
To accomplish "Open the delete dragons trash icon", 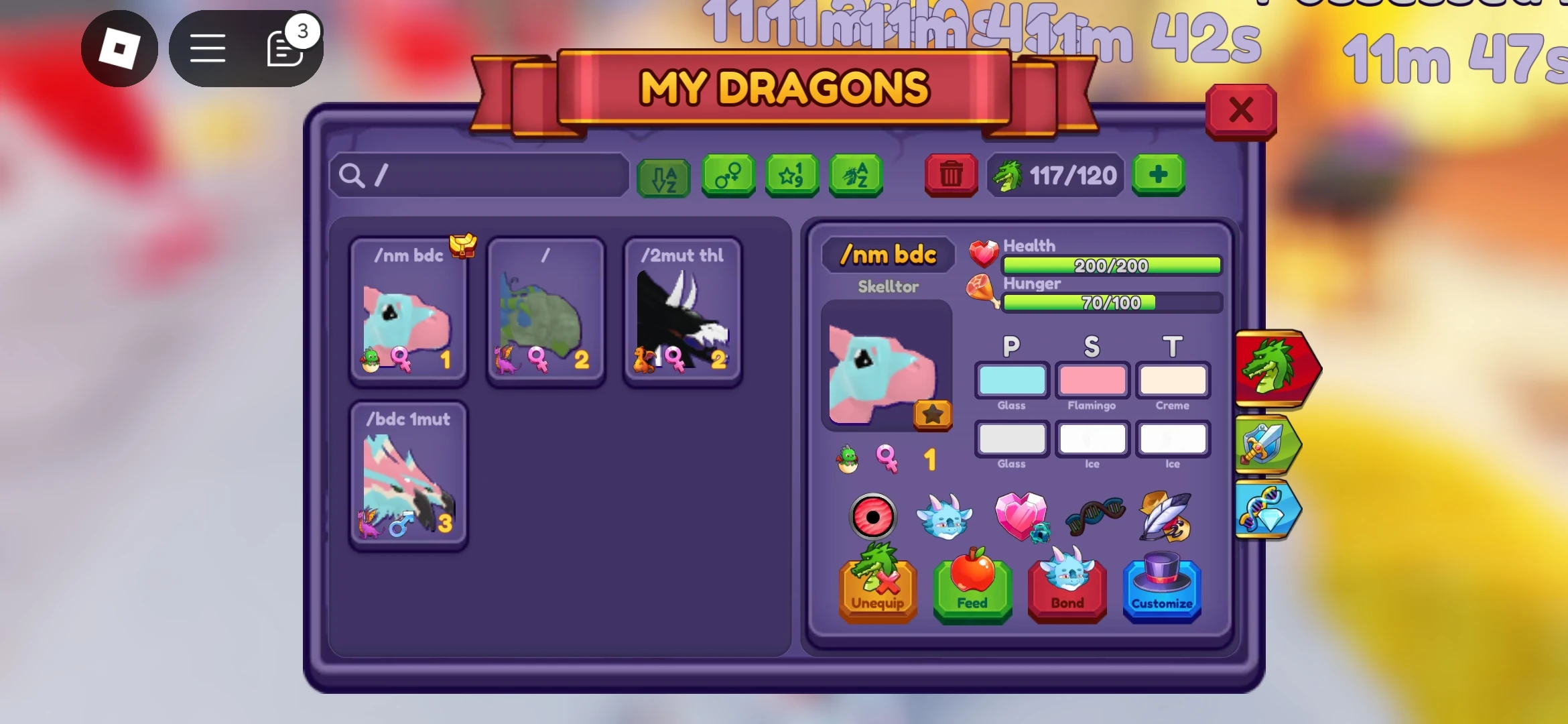I will (x=950, y=176).
